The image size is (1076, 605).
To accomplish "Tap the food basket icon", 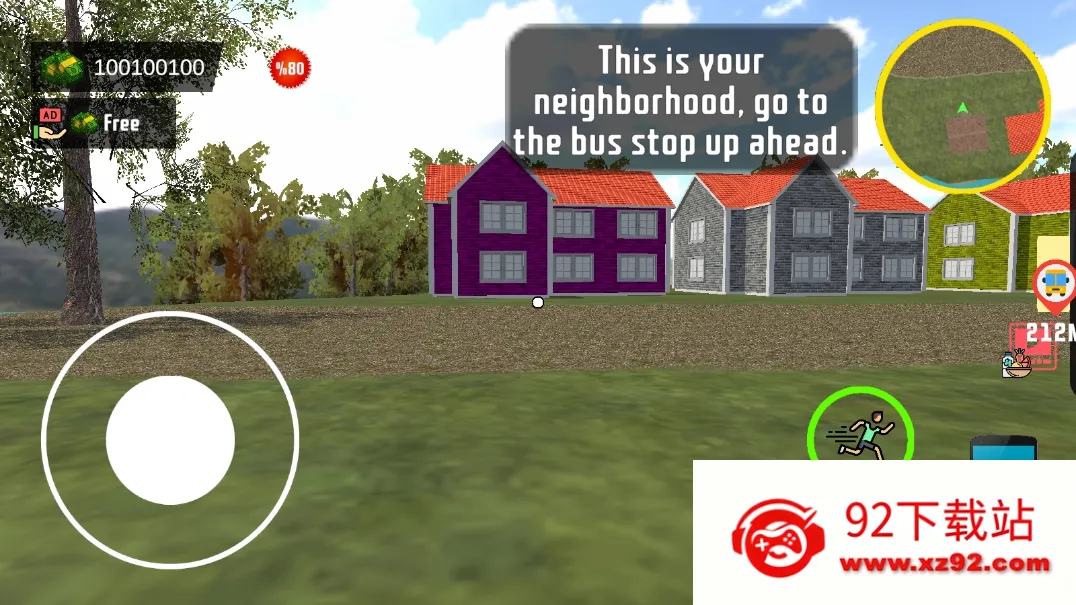I will (1017, 365).
